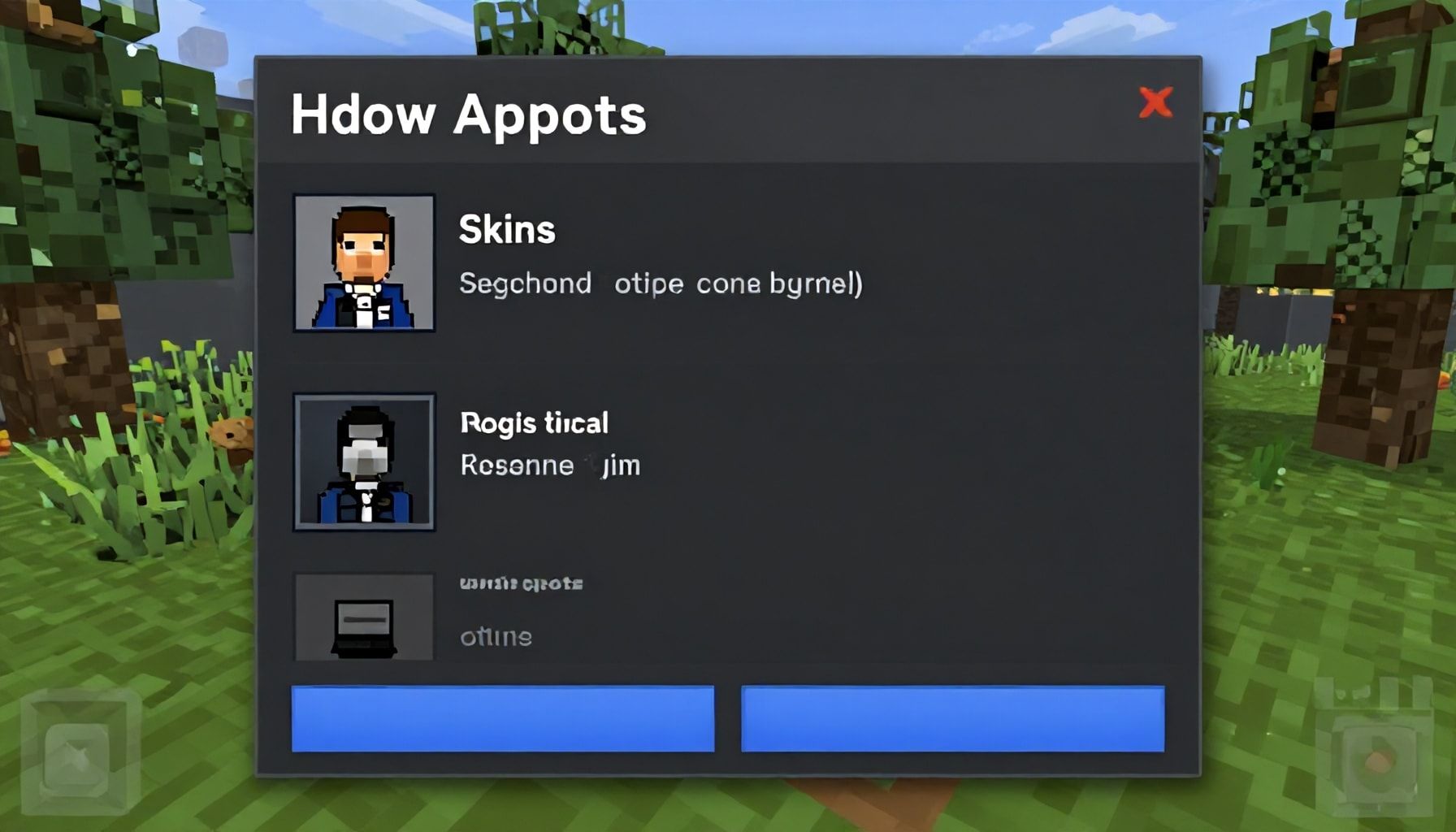
Task: Click the laptop screen graphic in third row
Action: click(x=364, y=617)
